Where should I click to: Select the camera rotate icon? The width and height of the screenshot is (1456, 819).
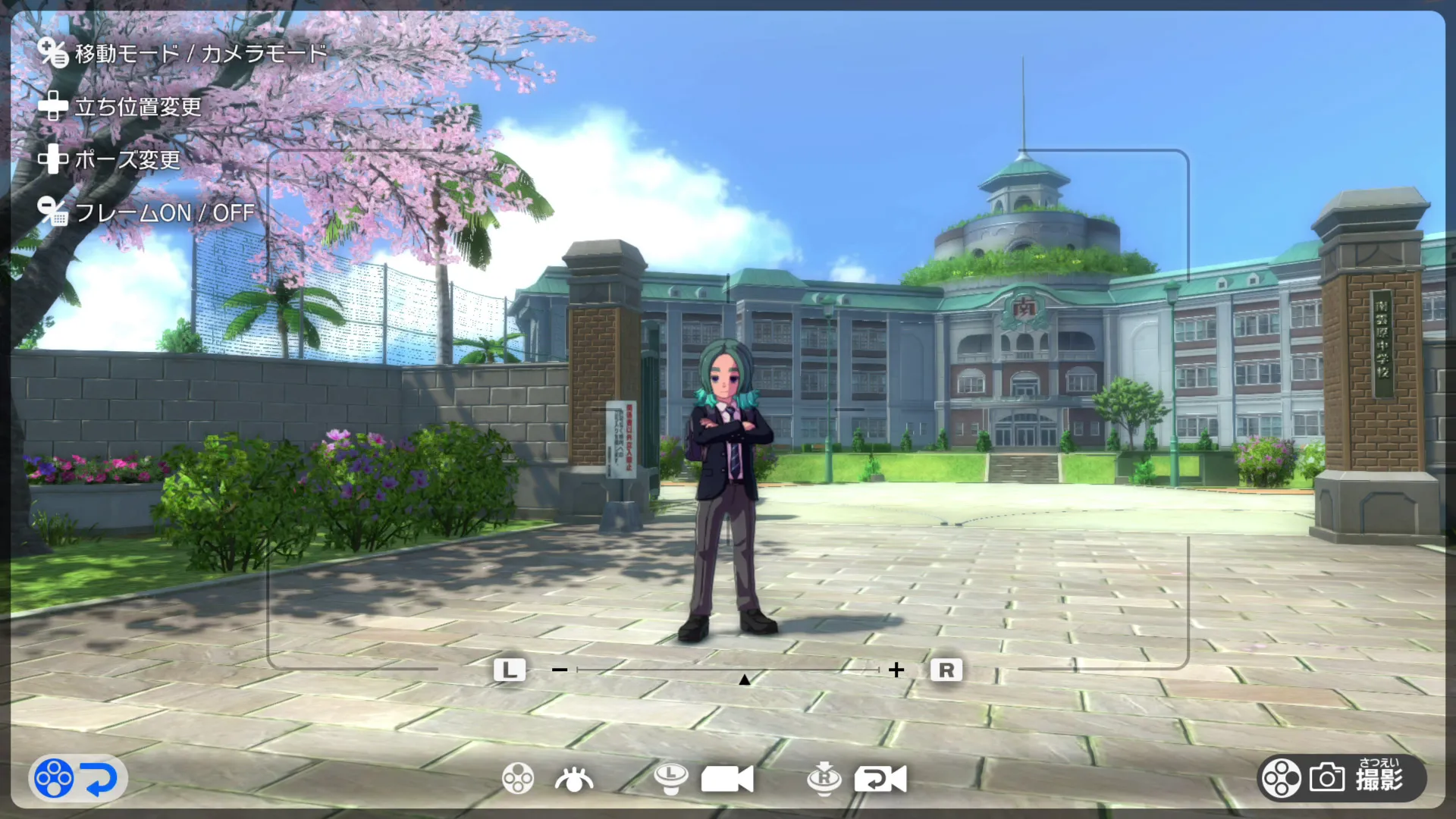pyautogui.click(x=880, y=779)
